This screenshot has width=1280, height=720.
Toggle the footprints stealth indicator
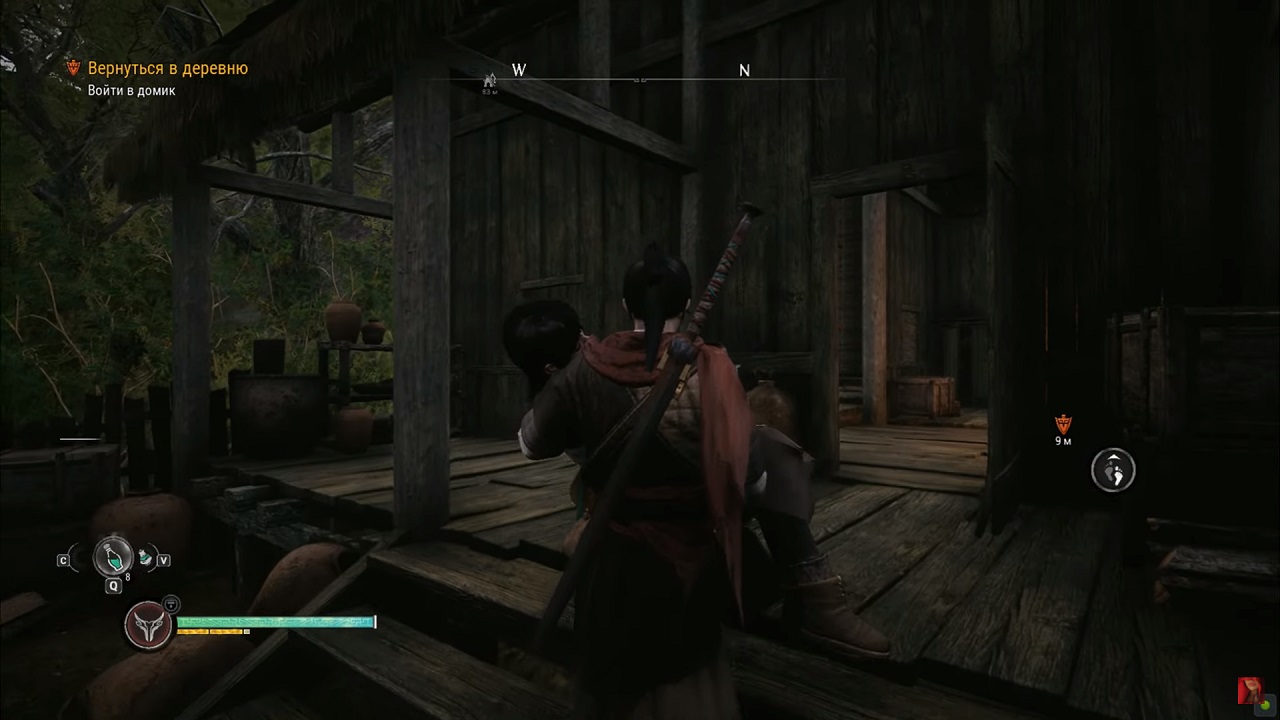tap(1113, 470)
